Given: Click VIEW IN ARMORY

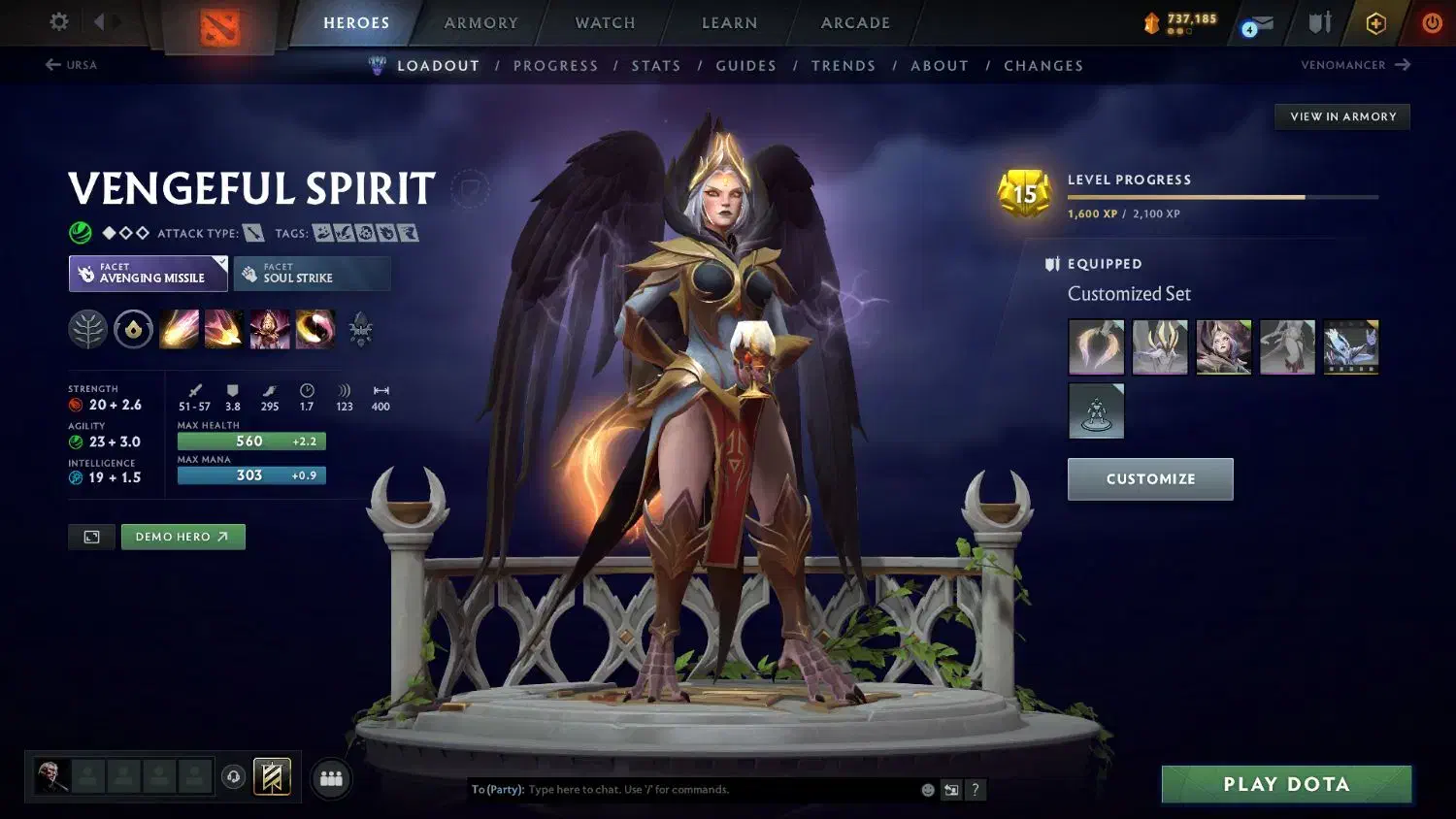Looking at the screenshot, I should [1341, 116].
